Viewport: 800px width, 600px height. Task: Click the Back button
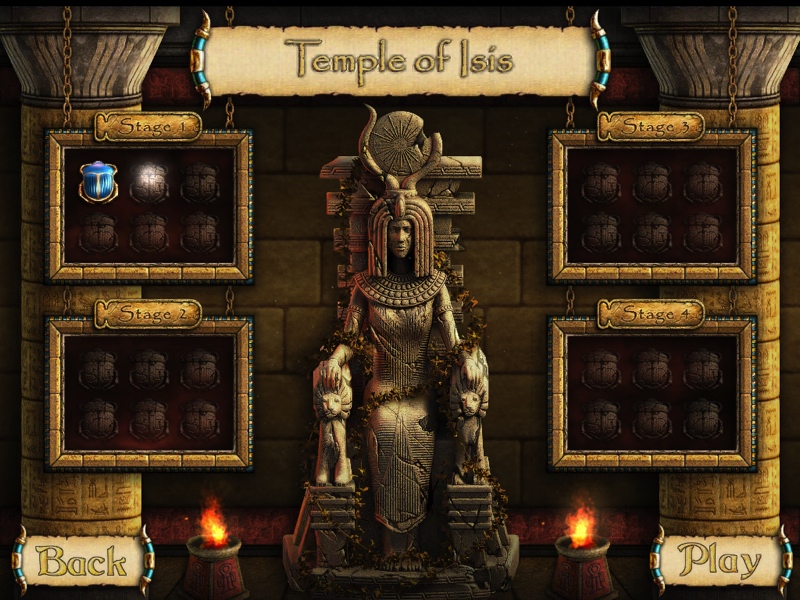tap(82, 561)
